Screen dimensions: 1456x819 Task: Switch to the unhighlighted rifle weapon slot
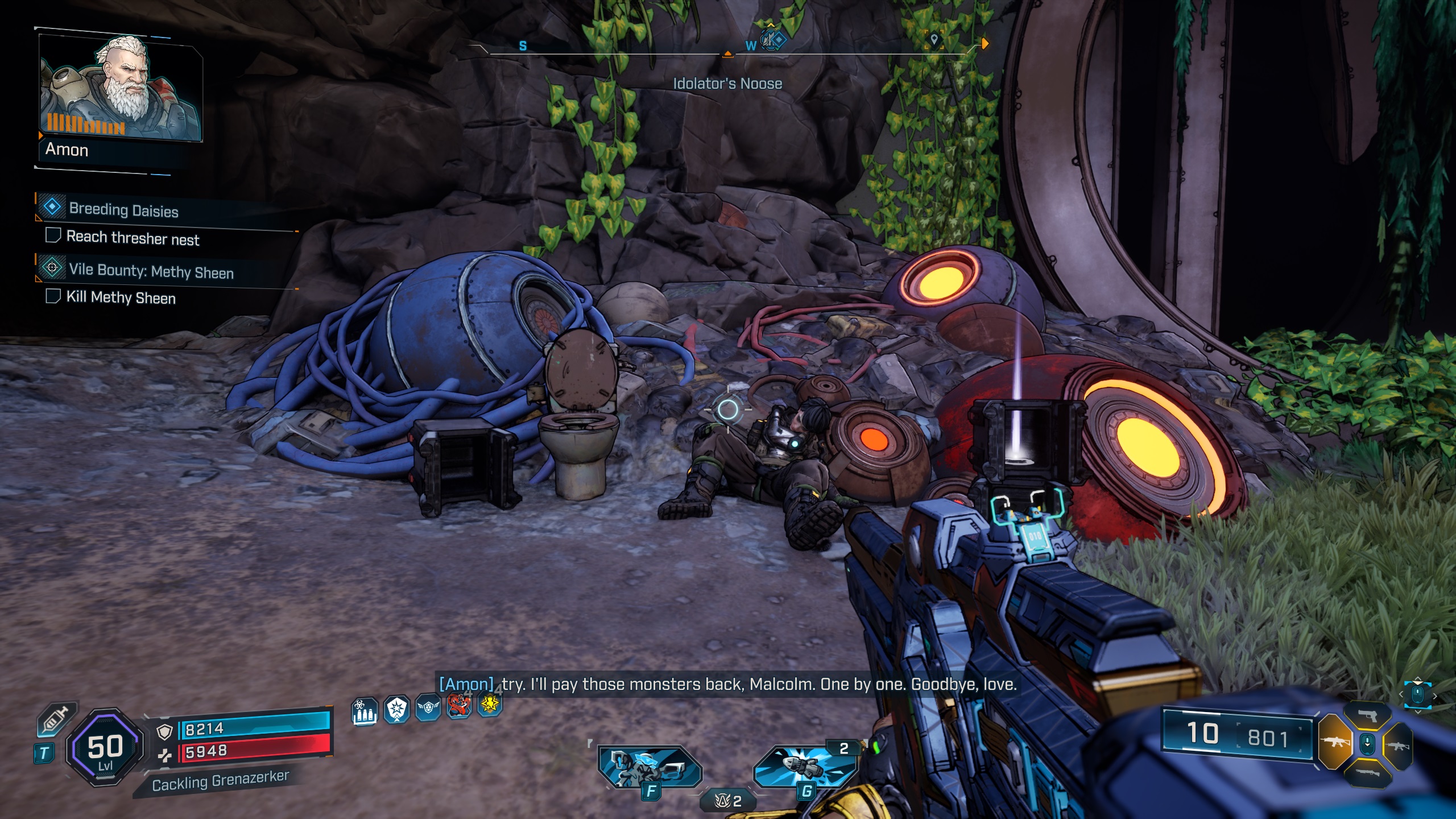point(1399,746)
